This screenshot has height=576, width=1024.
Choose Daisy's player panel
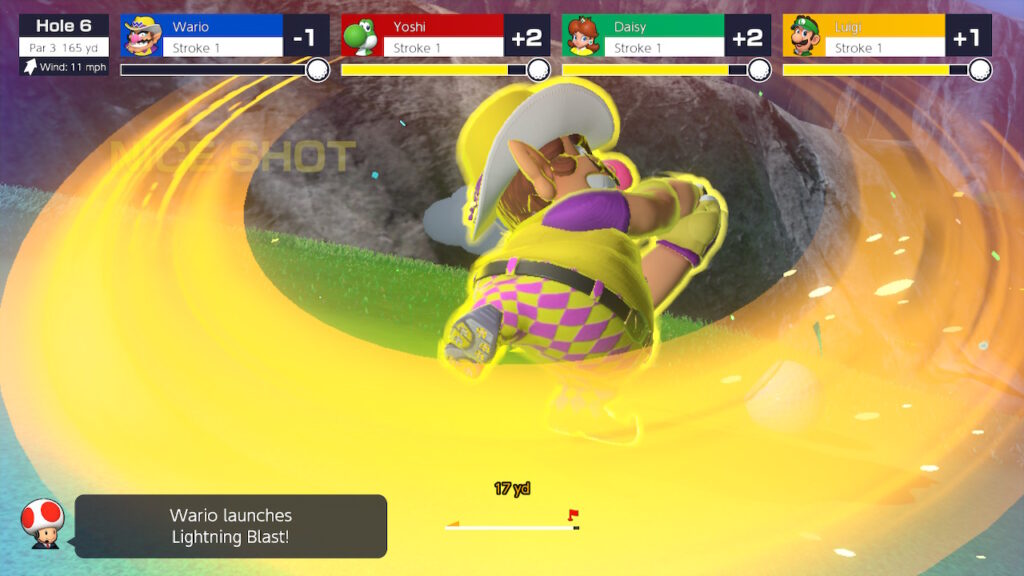coord(666,36)
